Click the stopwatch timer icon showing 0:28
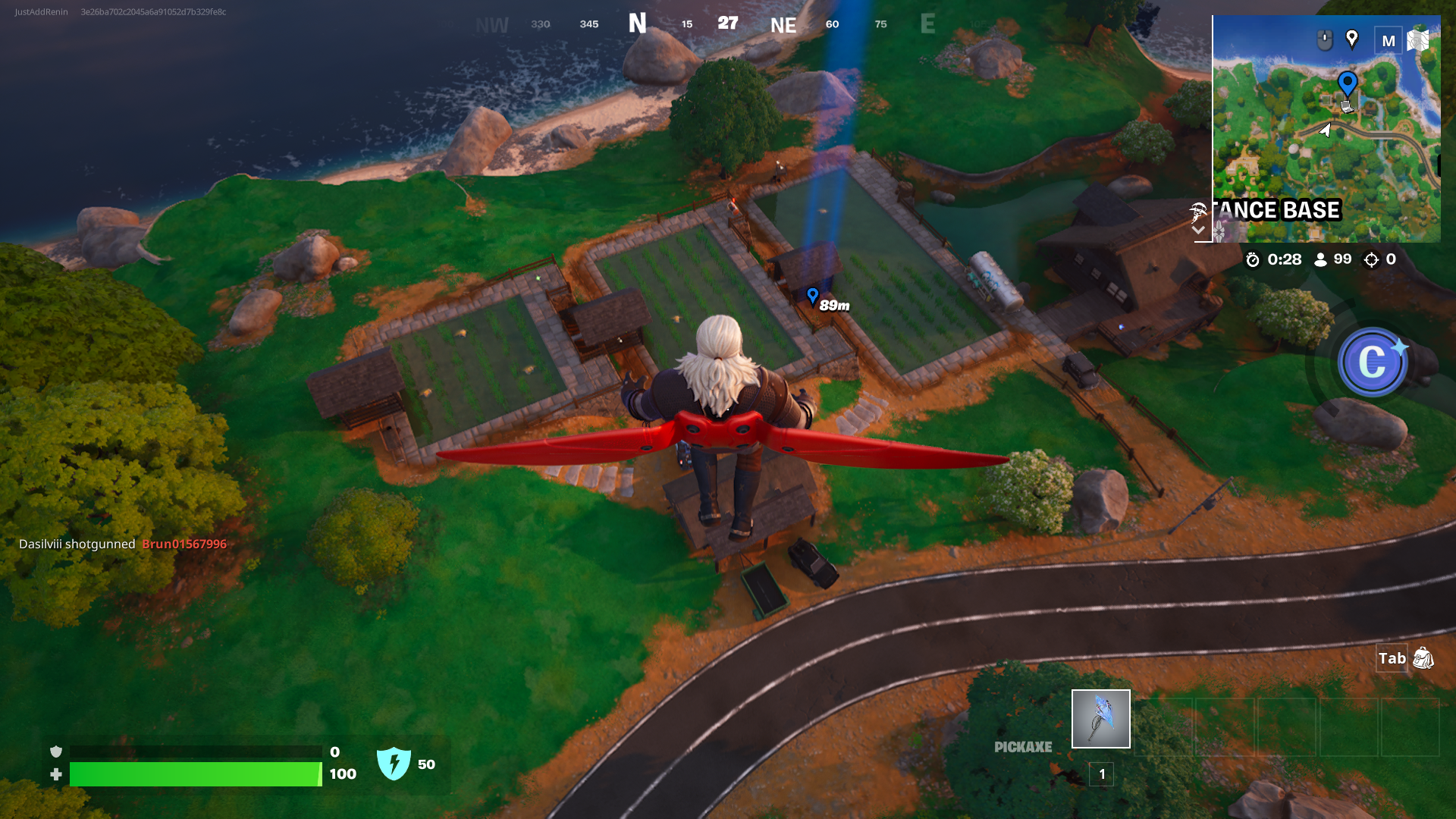This screenshot has height=819, width=1456. (x=1253, y=259)
